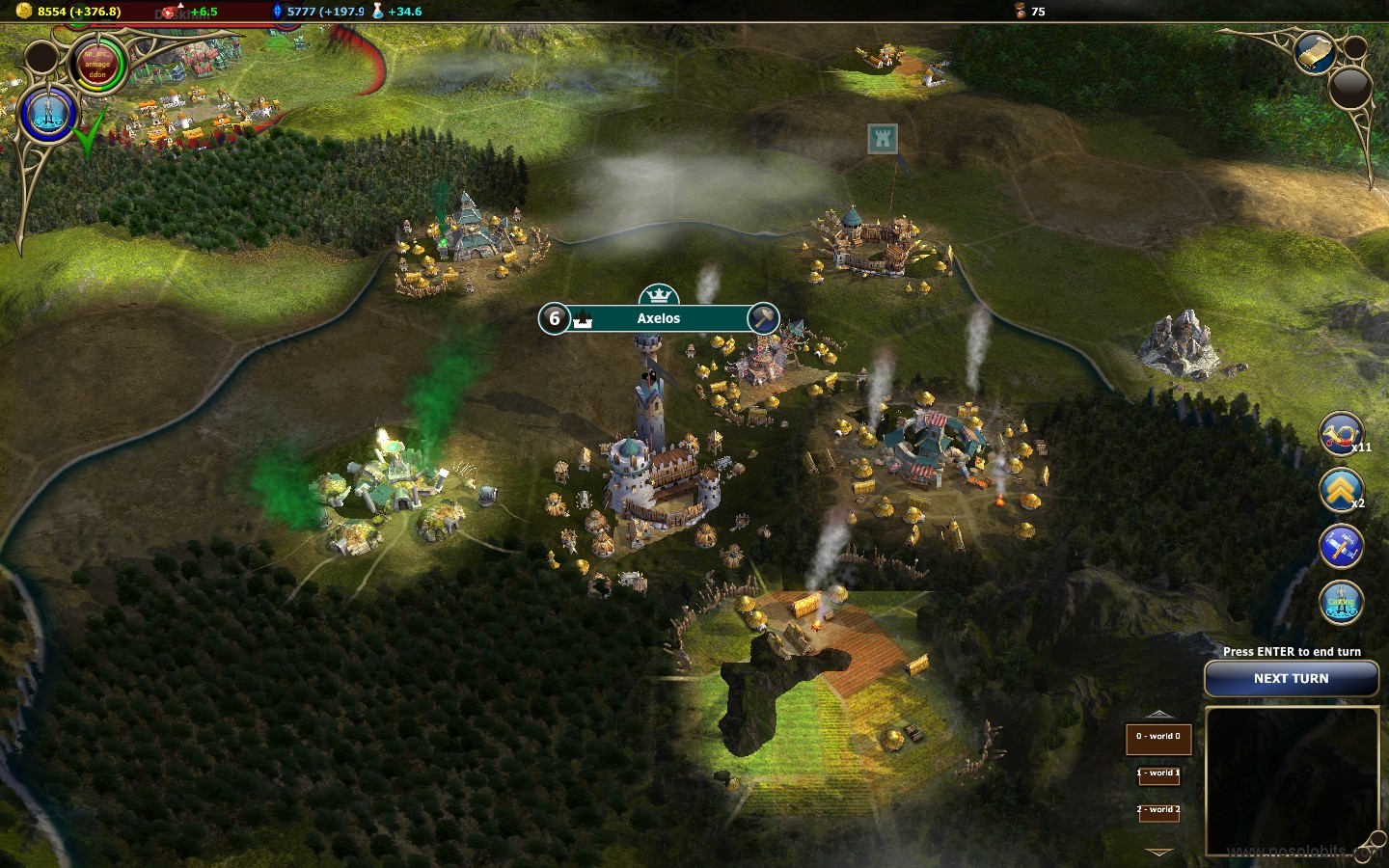The height and width of the screenshot is (868, 1389).
Task: Click the minimap panel
Action: tap(1291, 781)
